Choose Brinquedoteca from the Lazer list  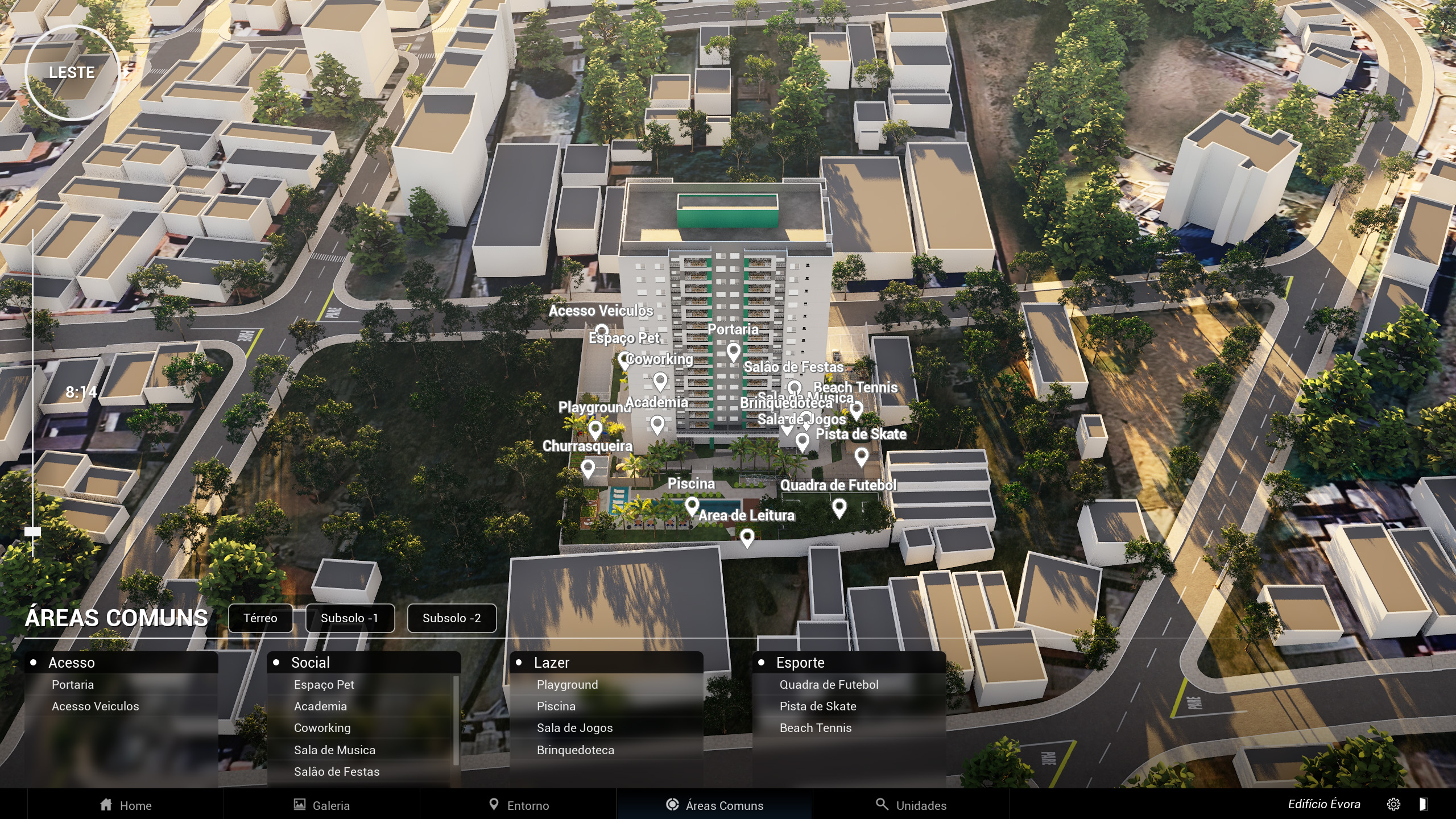click(x=576, y=750)
